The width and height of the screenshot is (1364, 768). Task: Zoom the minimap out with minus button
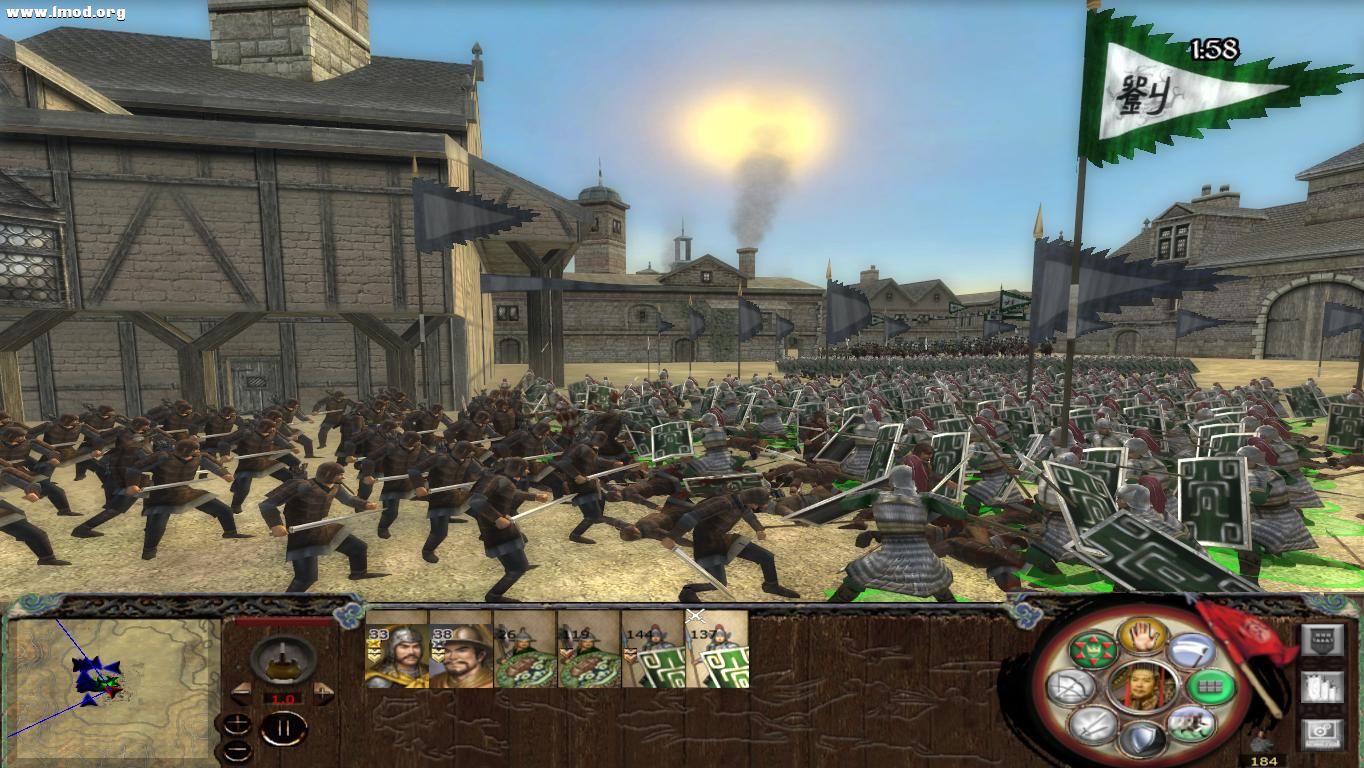point(238,751)
